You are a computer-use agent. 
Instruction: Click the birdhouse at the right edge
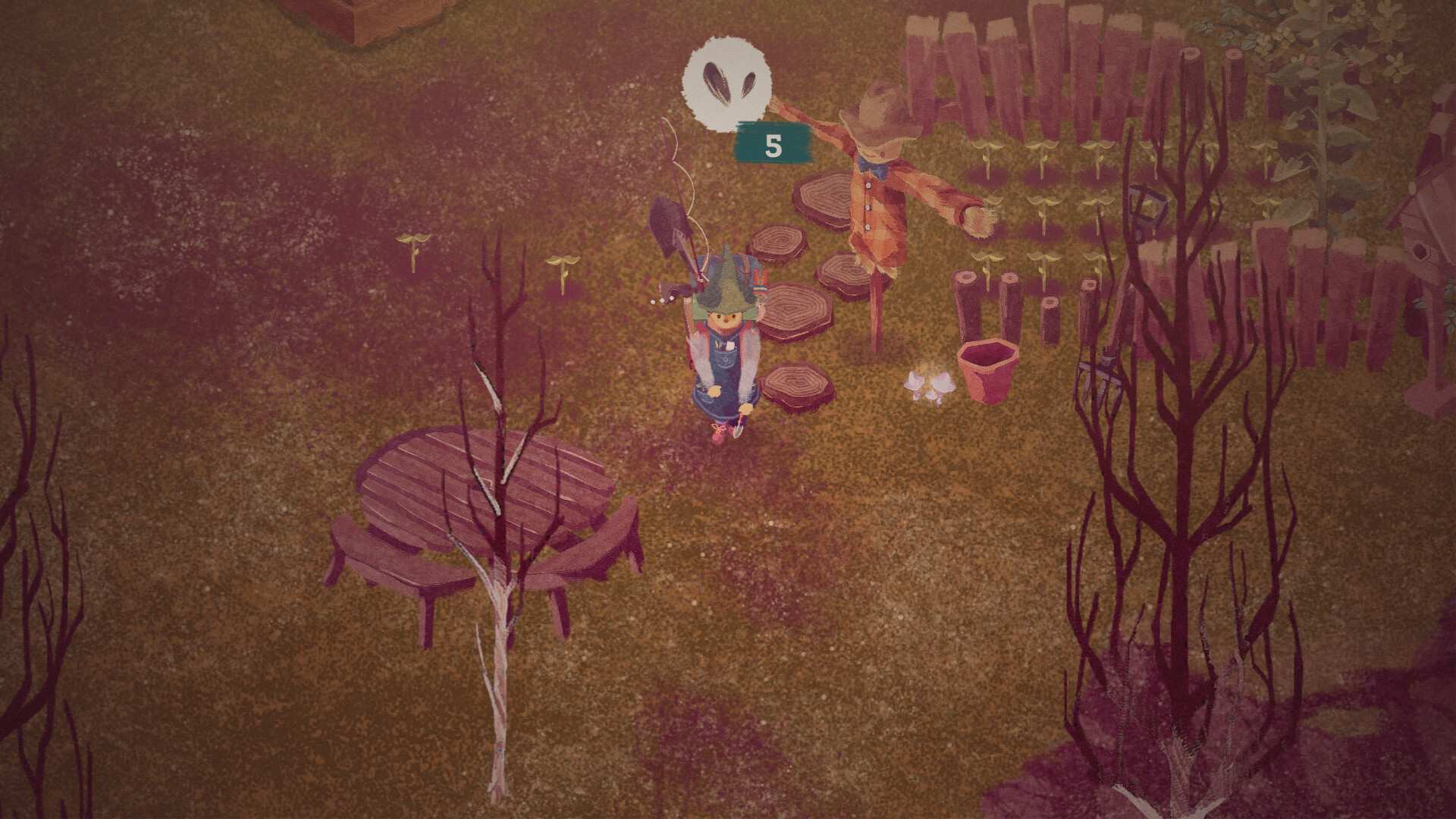click(x=1420, y=250)
